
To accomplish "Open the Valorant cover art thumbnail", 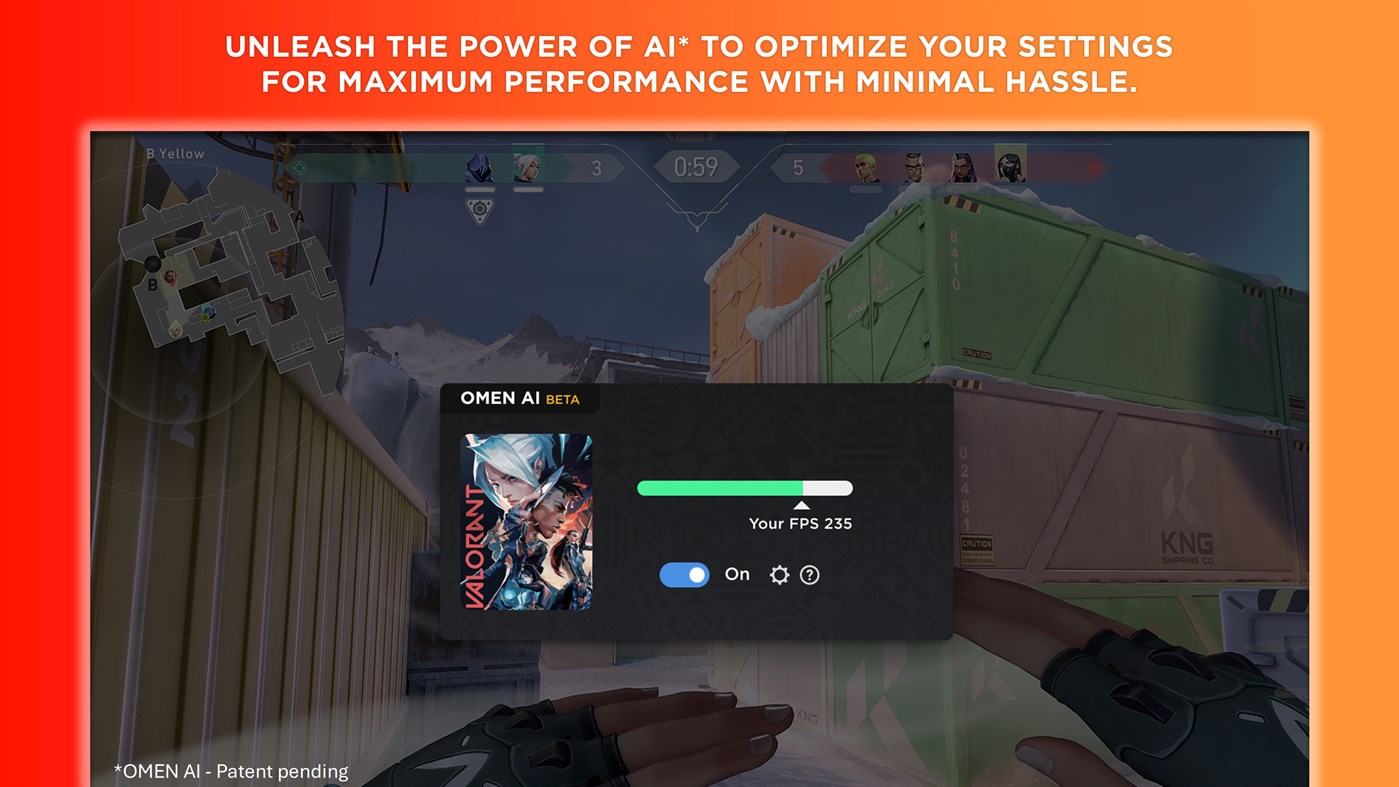I will coord(525,524).
